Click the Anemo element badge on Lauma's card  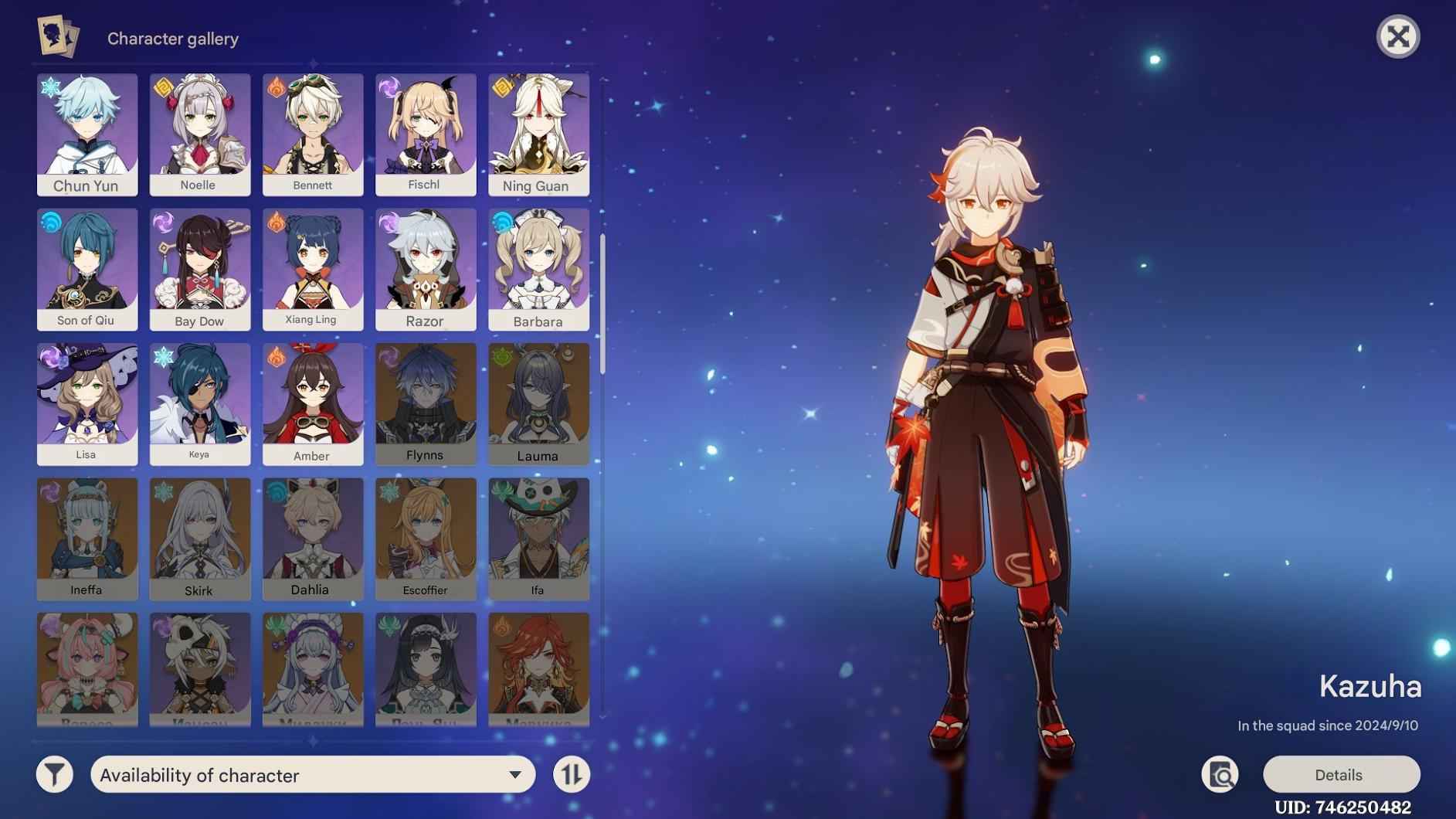tap(501, 356)
